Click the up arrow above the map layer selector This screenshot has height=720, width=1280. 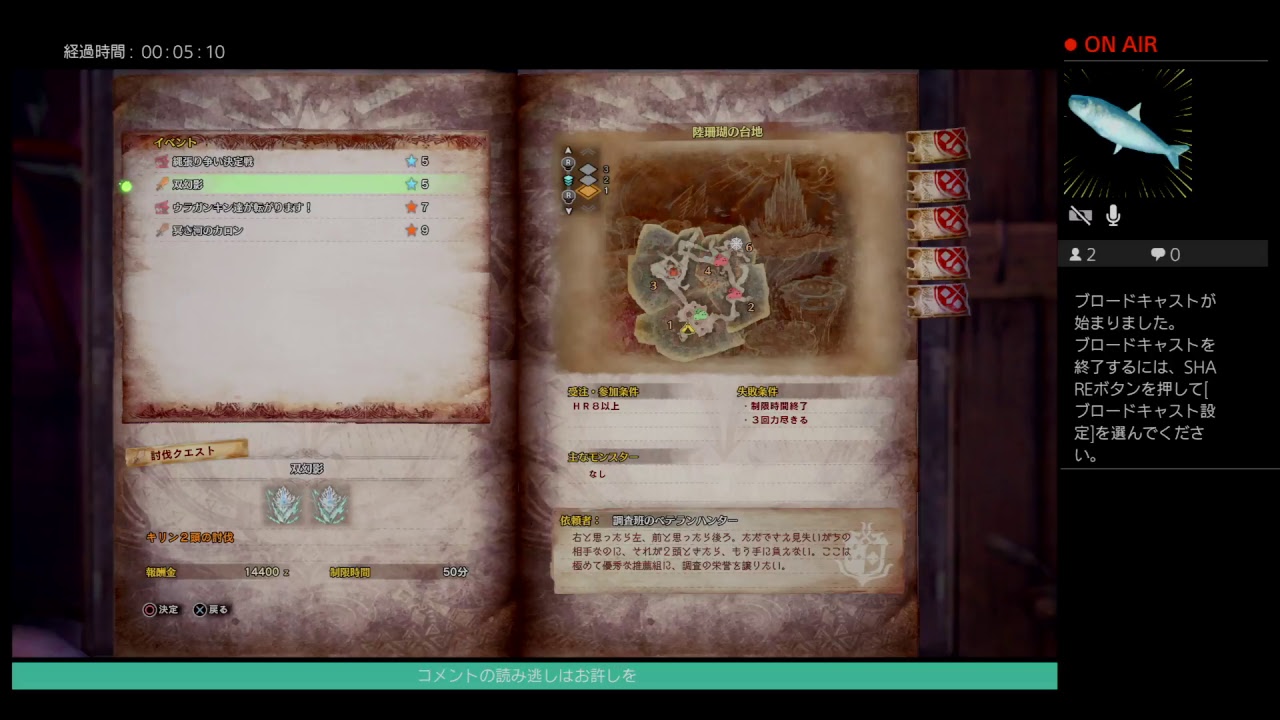tap(568, 151)
